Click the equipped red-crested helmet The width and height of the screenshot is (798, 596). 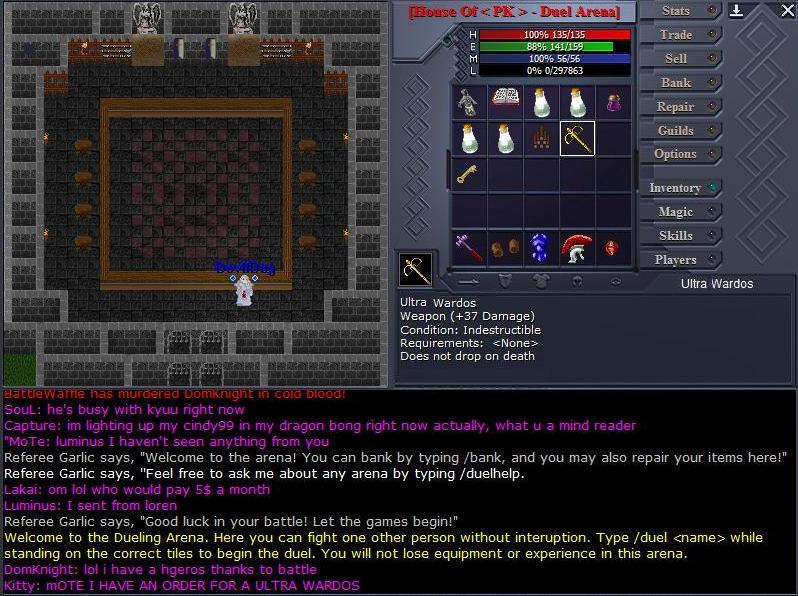coord(577,247)
